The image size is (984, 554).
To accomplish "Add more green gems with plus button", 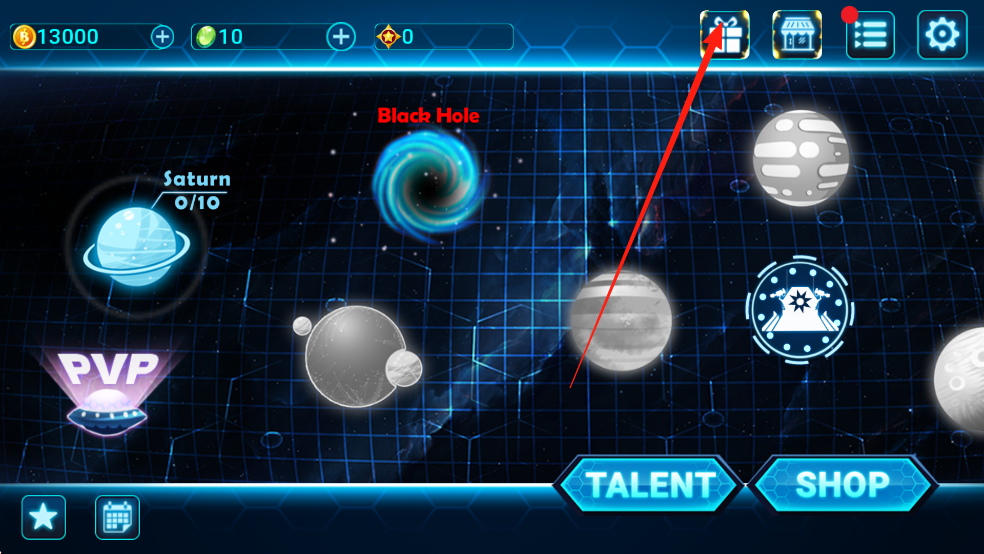I will (342, 37).
